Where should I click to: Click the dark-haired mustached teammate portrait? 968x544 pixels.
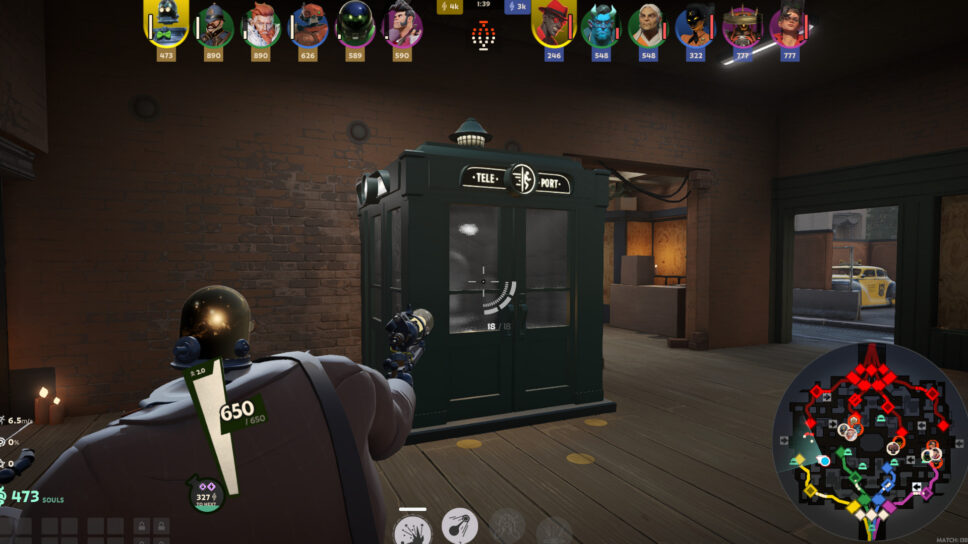click(402, 26)
